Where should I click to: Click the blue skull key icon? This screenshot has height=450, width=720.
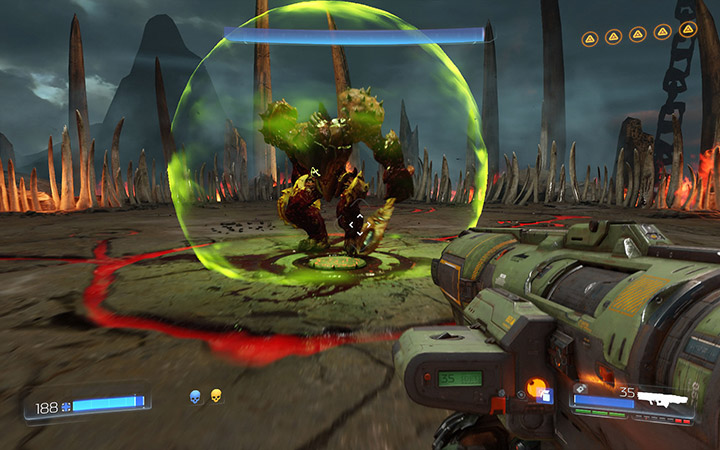coord(196,397)
